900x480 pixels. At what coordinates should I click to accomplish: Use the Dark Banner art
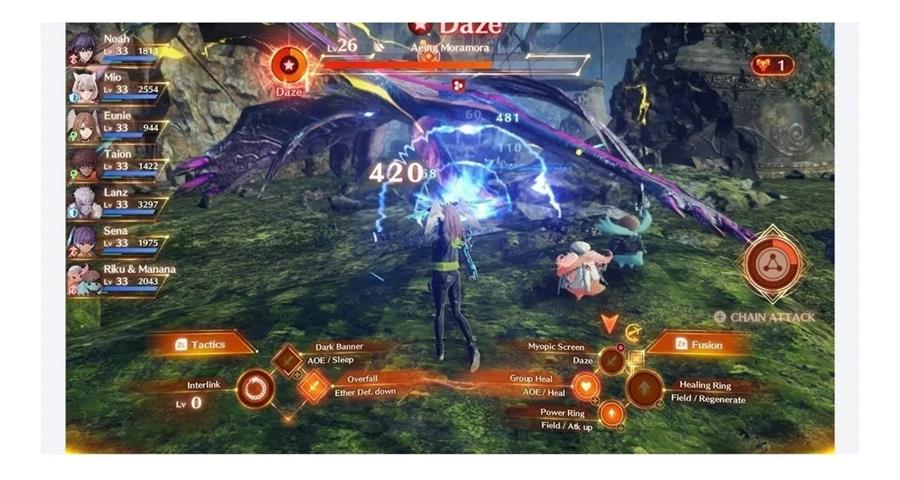tap(288, 359)
